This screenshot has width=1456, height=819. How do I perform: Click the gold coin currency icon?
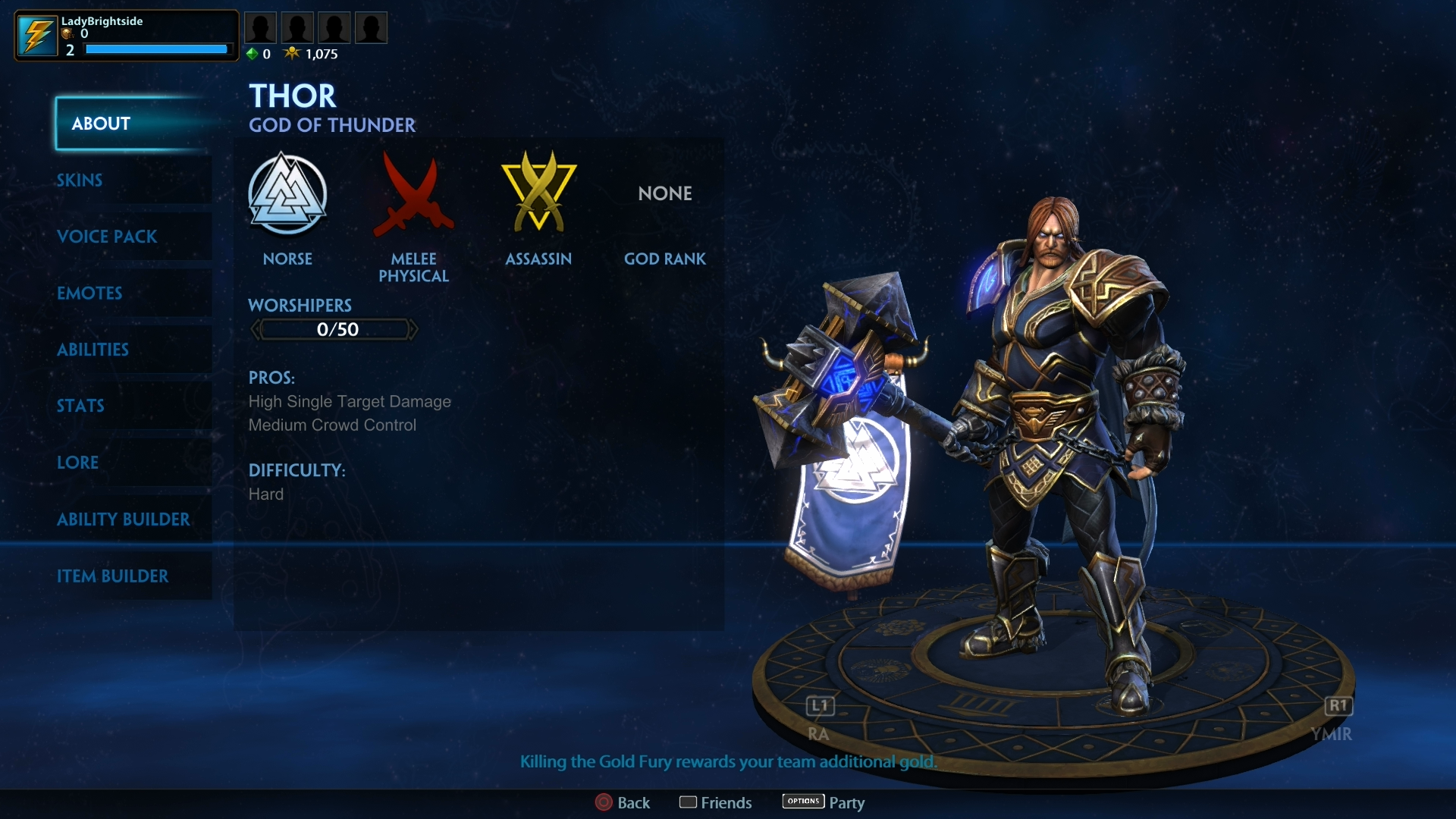67,33
